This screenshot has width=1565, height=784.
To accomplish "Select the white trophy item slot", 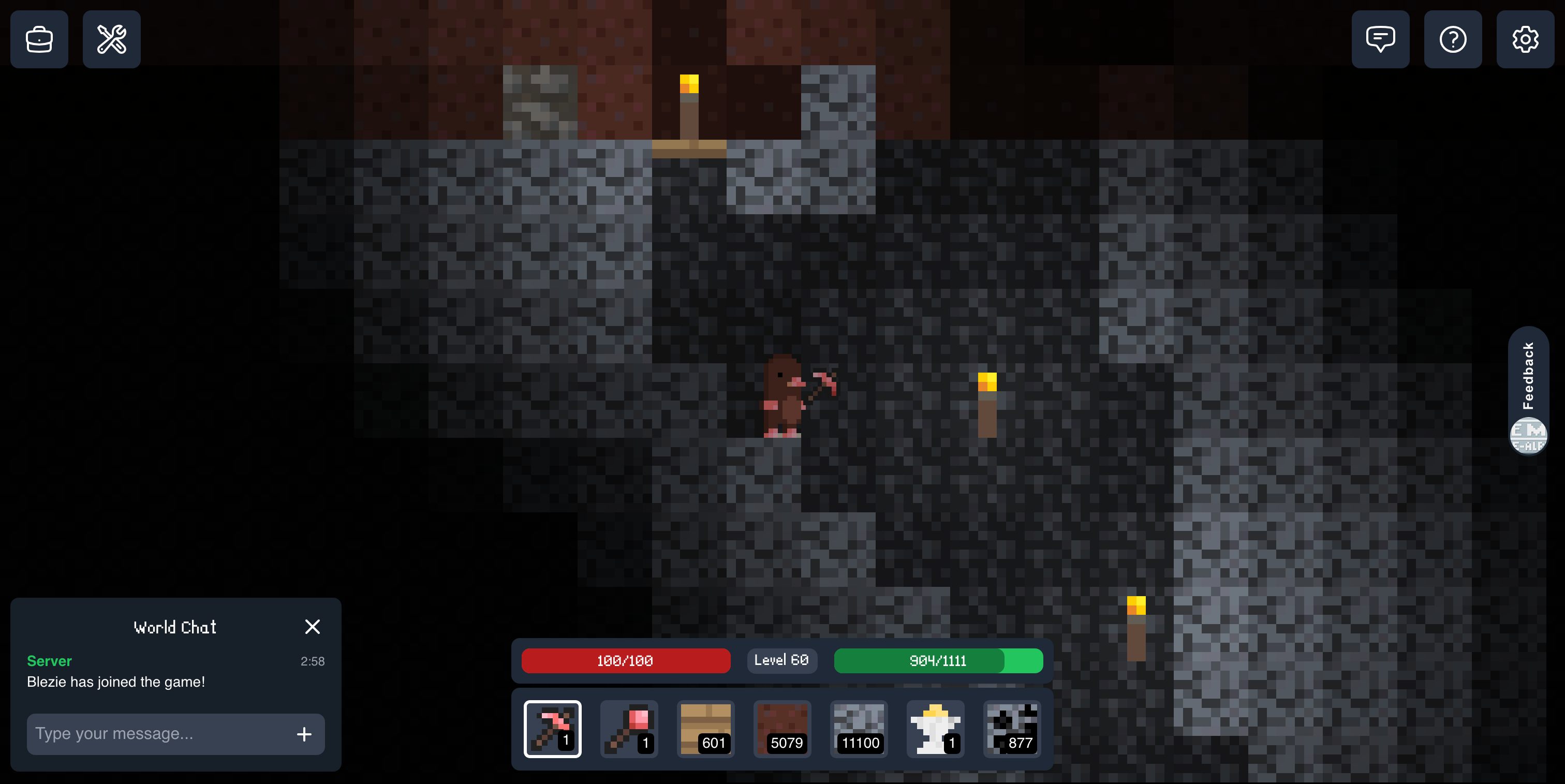I will point(935,729).
